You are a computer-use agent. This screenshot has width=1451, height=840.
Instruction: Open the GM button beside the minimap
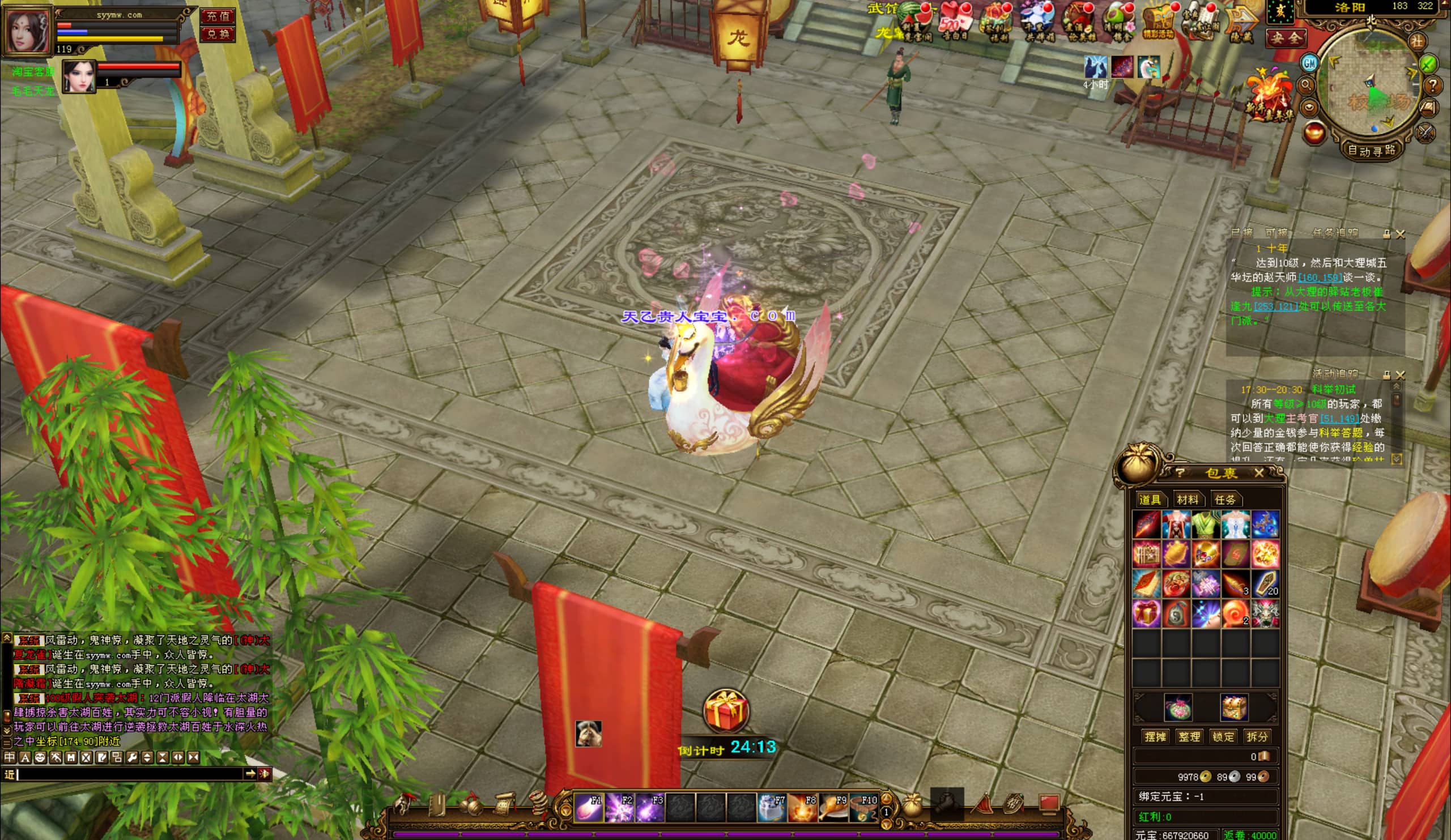[x=1309, y=63]
